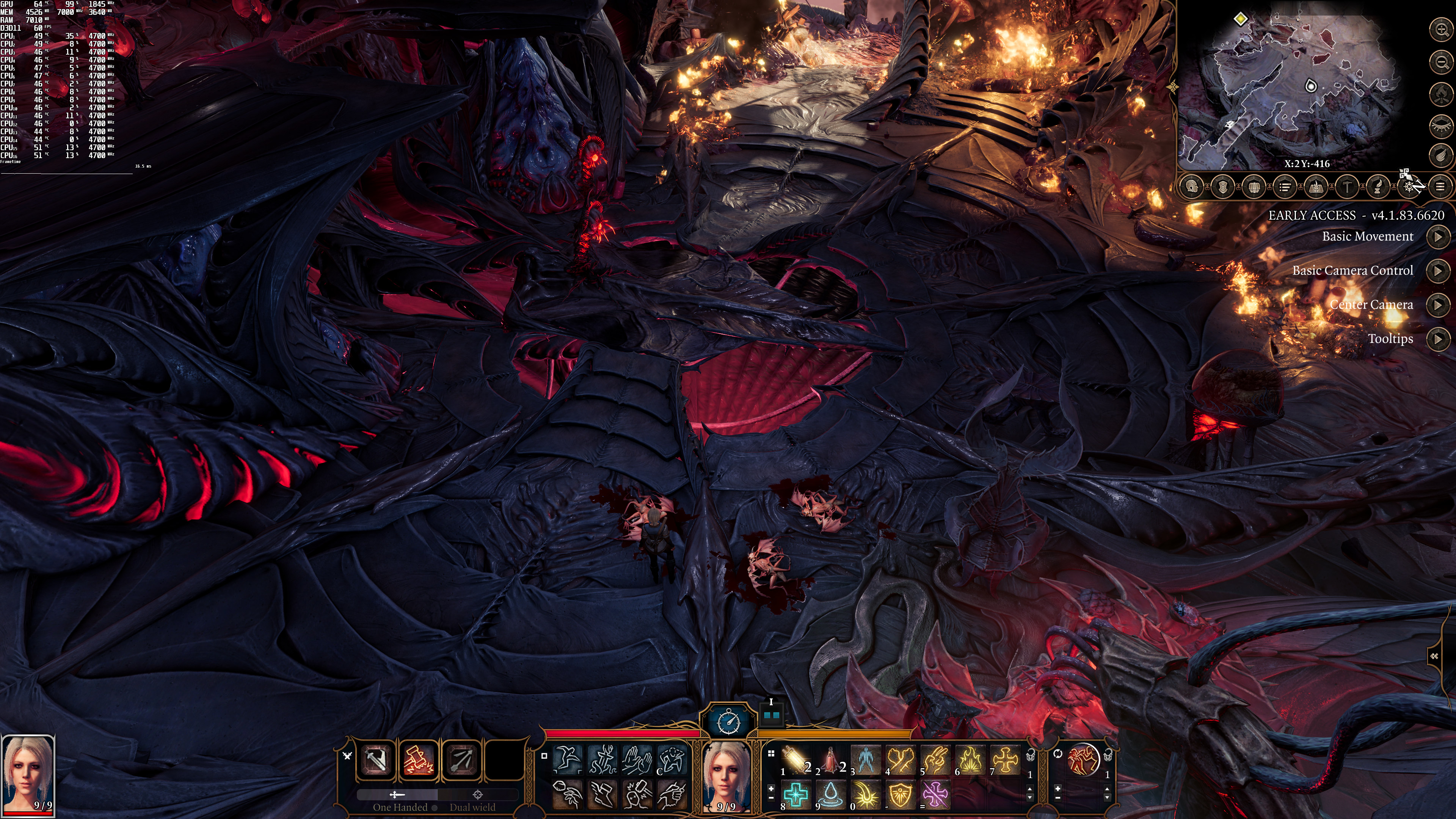Open the journal with the quill icon

[x=1378, y=187]
